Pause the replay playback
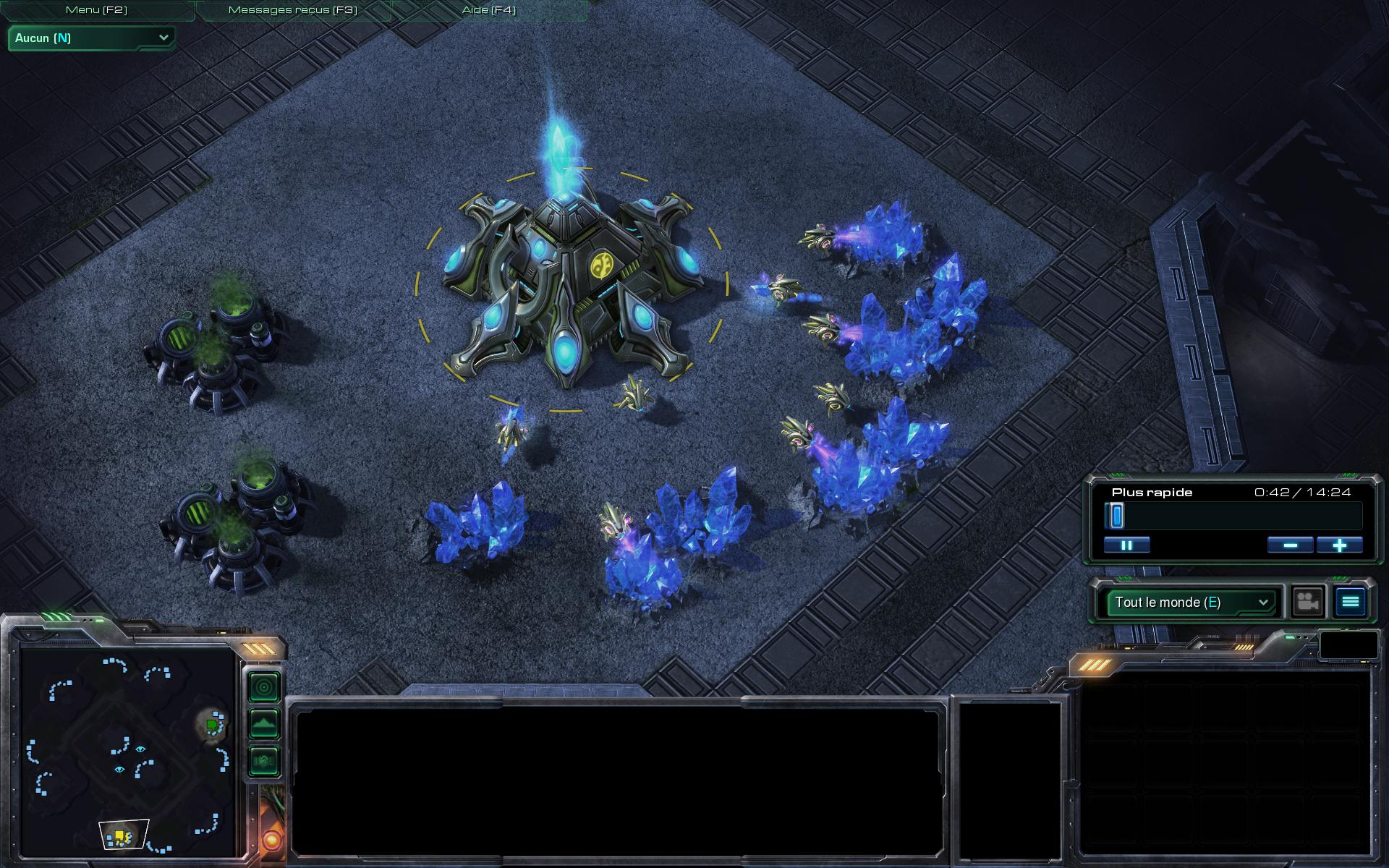1389x868 pixels. [1126, 545]
